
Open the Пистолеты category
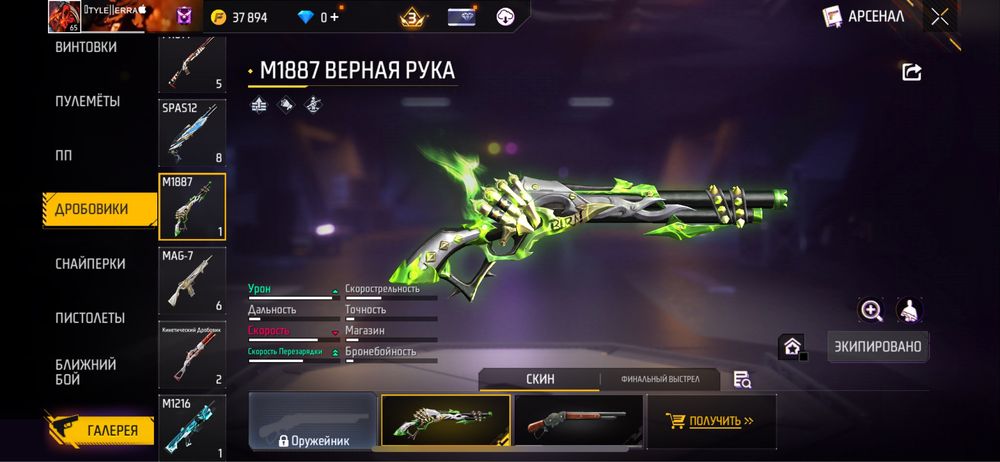pos(90,318)
